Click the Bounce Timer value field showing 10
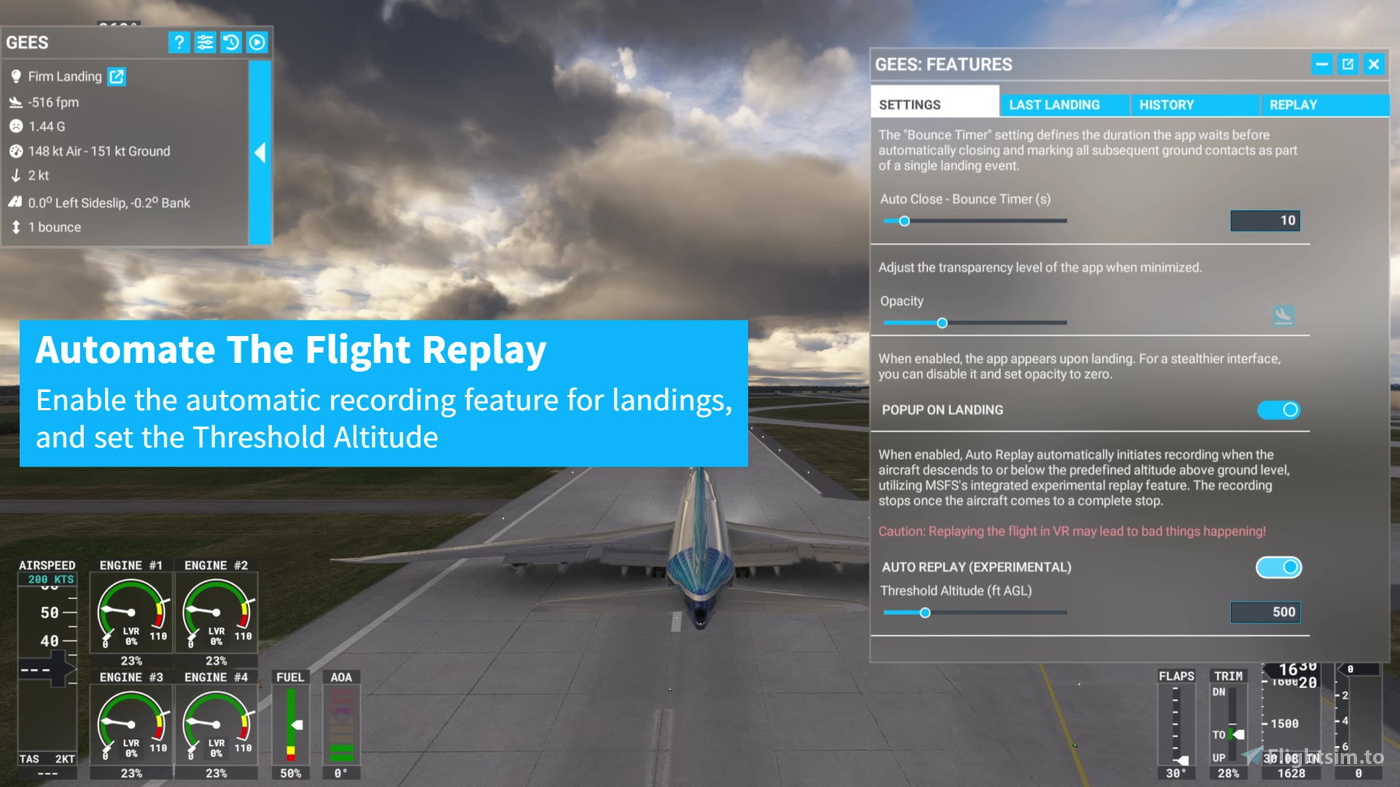Viewport: 1400px width, 787px height. (1265, 220)
